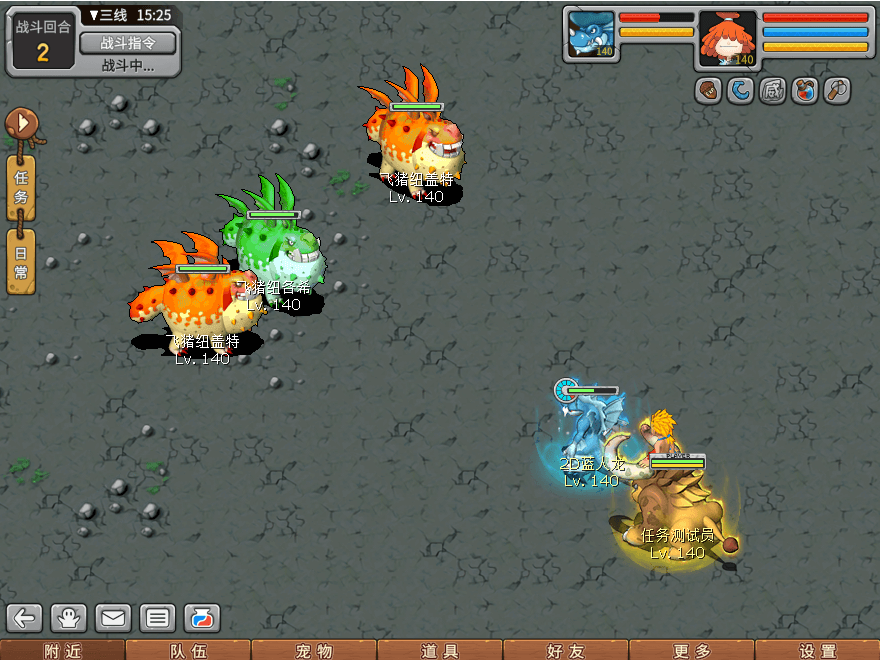Switch to the 附近 nearby tab
Screen dimensions: 880x660
[63, 651]
